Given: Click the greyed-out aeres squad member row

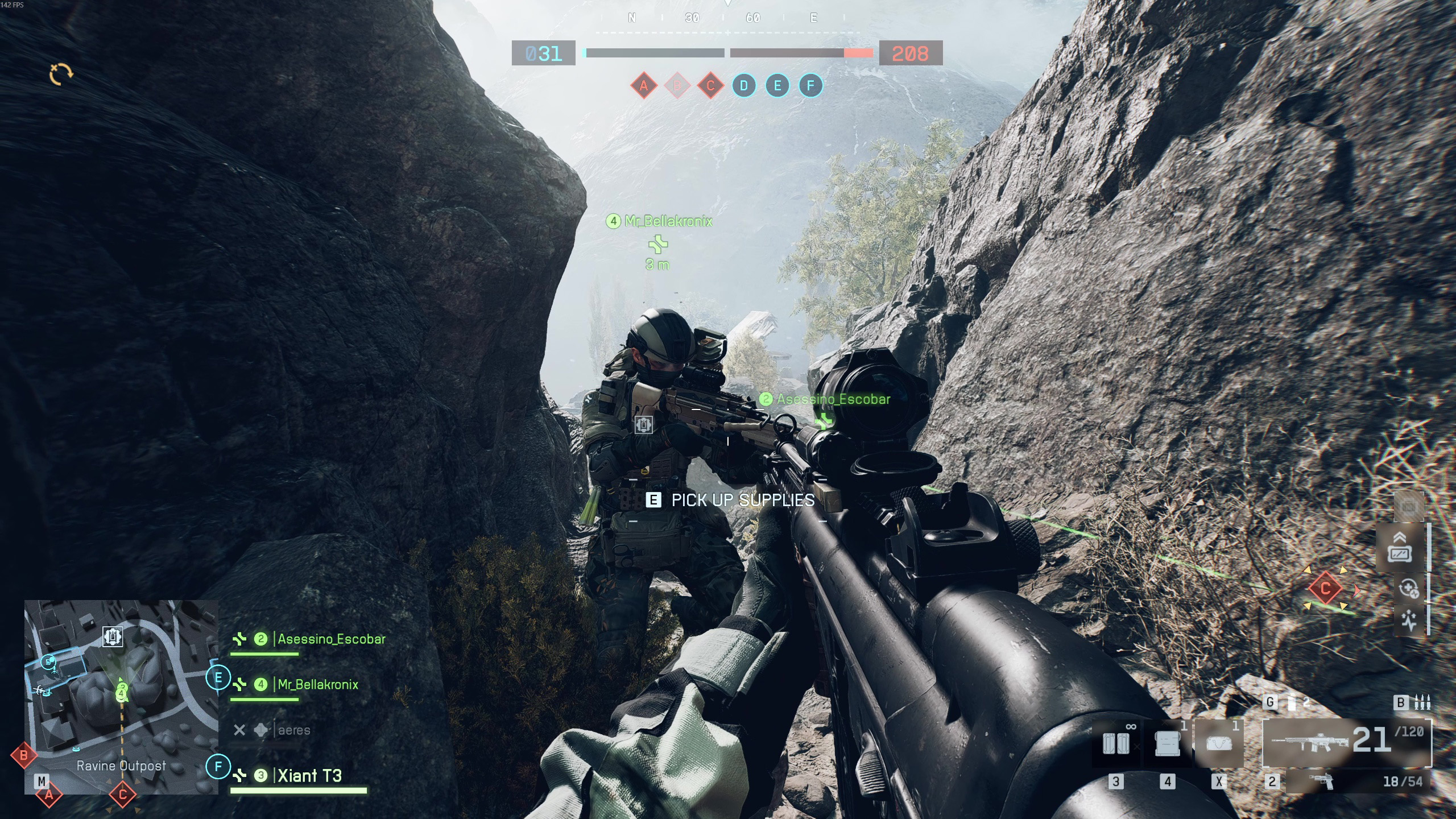Looking at the screenshot, I should 293,730.
